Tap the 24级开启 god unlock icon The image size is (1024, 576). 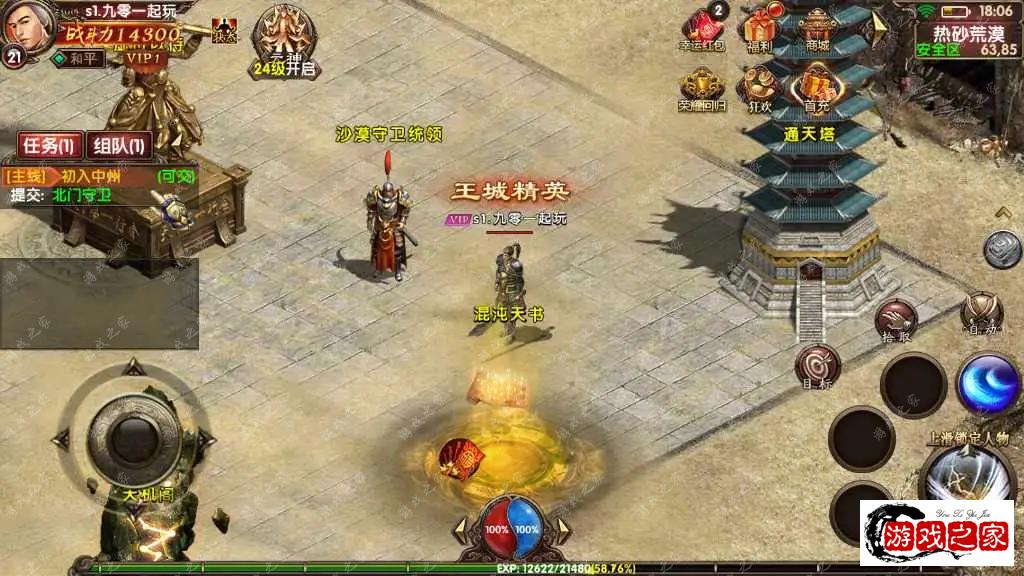tap(285, 41)
